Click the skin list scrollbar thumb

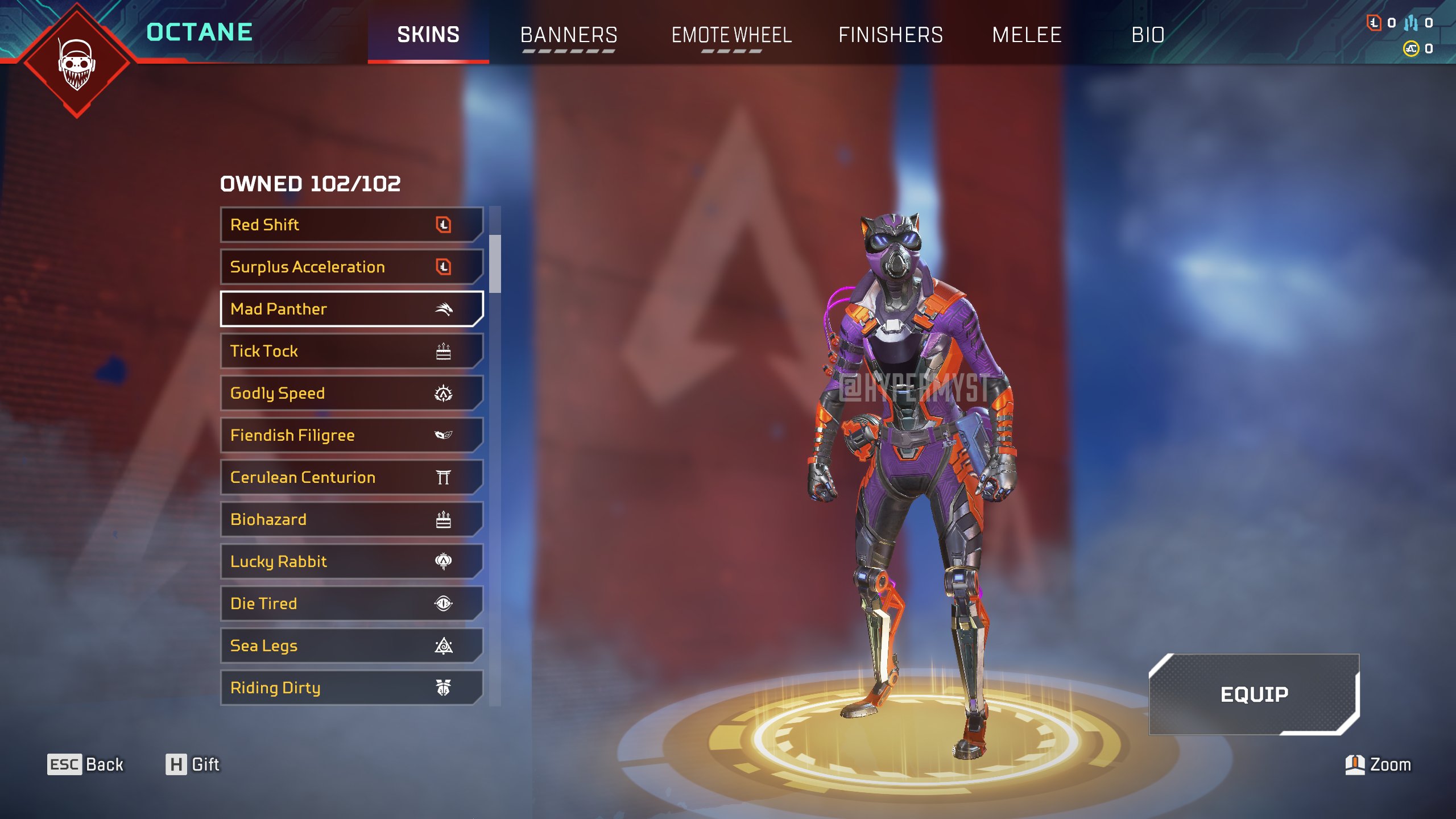495,263
